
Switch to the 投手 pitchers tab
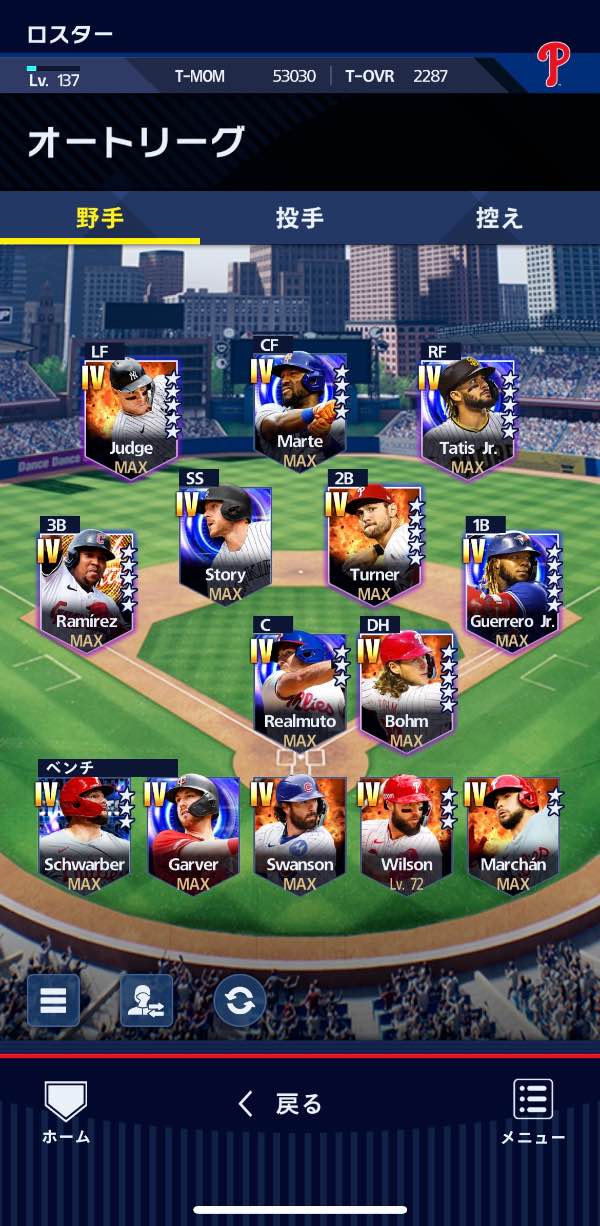pyautogui.click(x=299, y=218)
